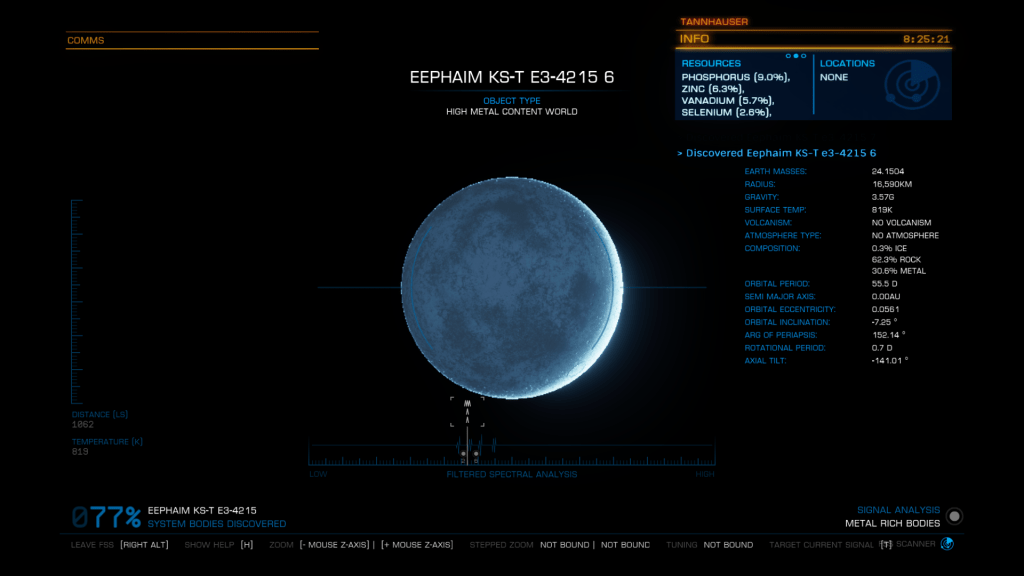Select the INFO panel header
Viewport: 1024px width, 576px height.
[x=695, y=39]
